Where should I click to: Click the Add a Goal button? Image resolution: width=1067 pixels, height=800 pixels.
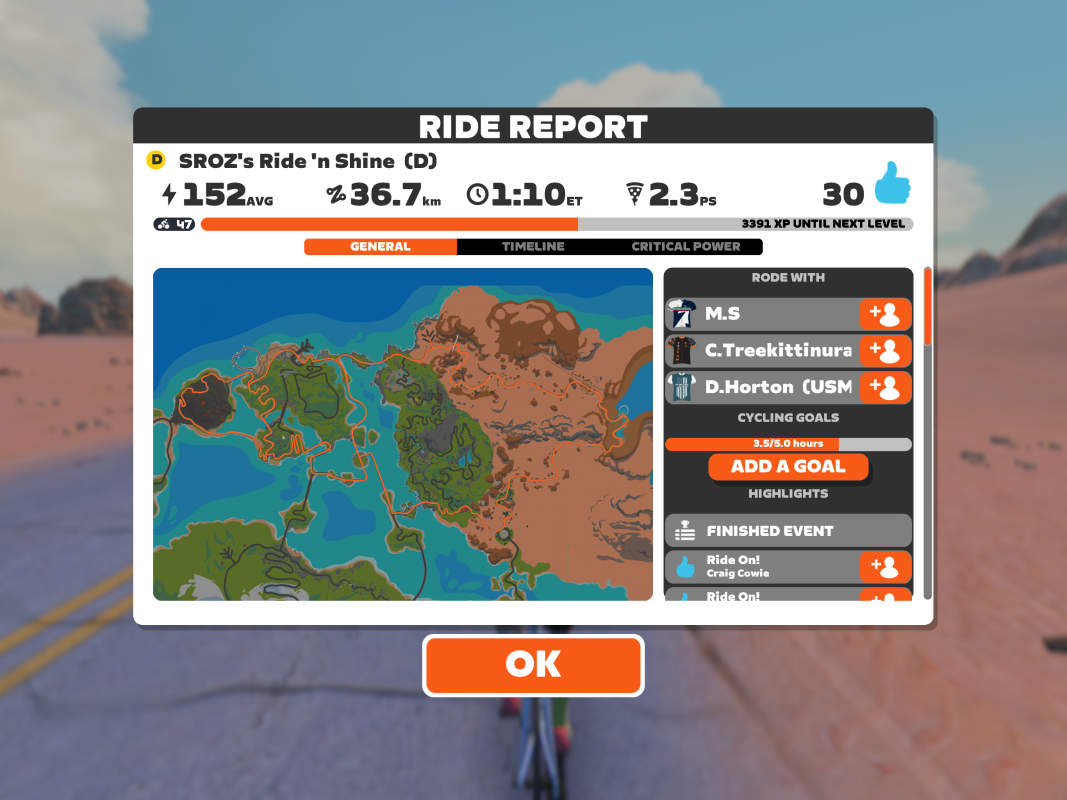click(x=788, y=466)
